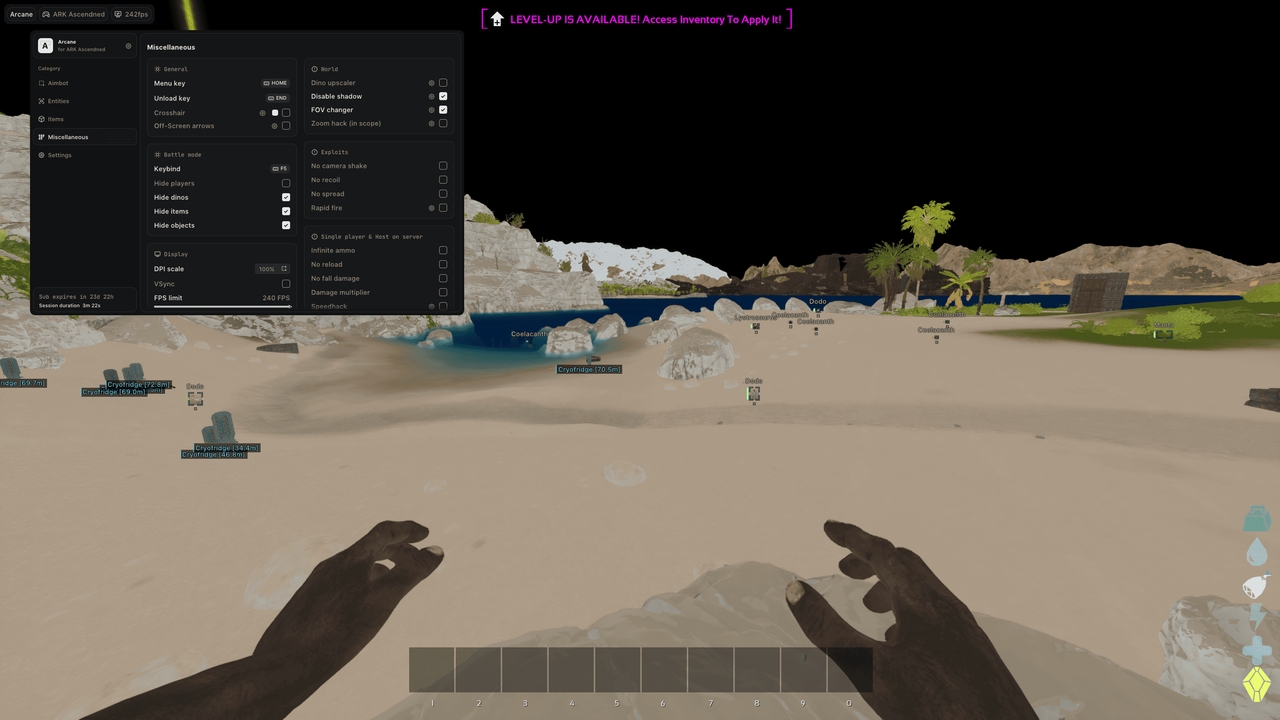Click the gear icon beside Off-Screen arrows

(275, 125)
